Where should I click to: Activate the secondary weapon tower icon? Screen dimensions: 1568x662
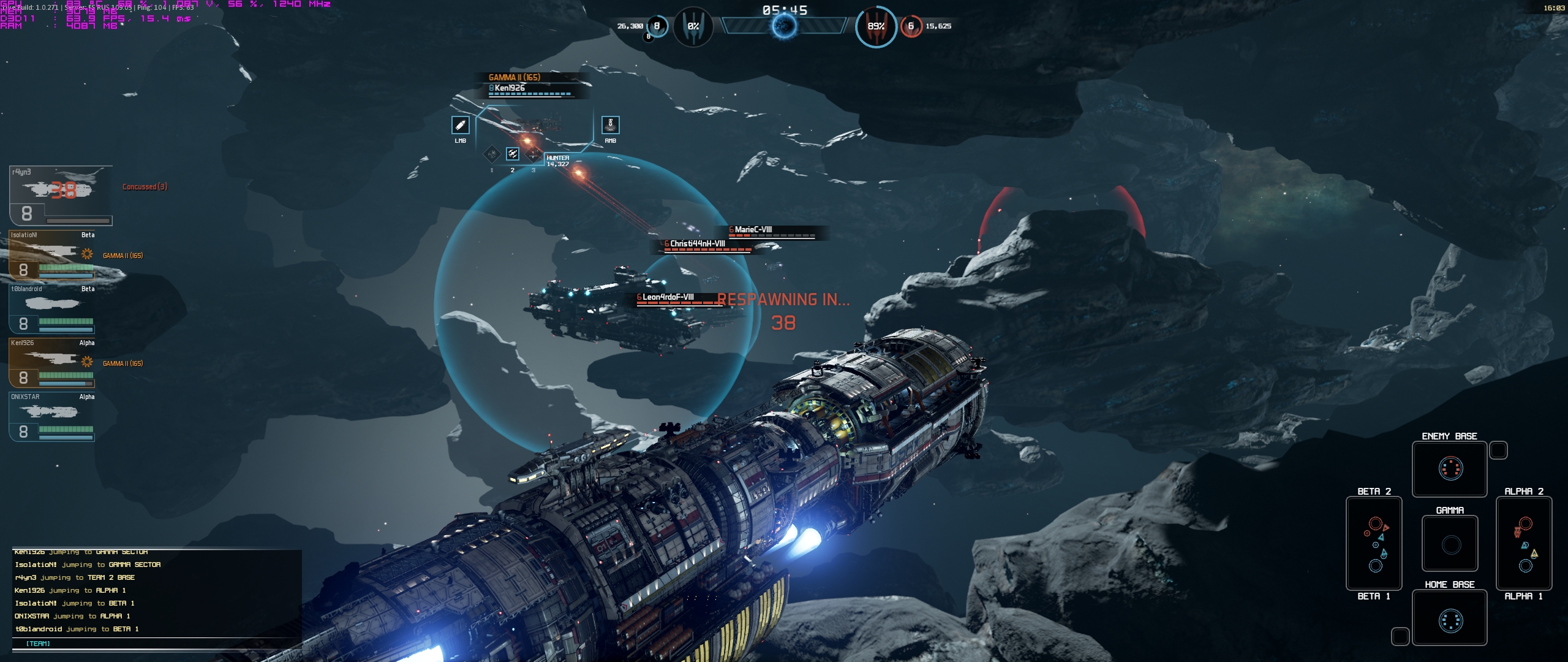610,125
